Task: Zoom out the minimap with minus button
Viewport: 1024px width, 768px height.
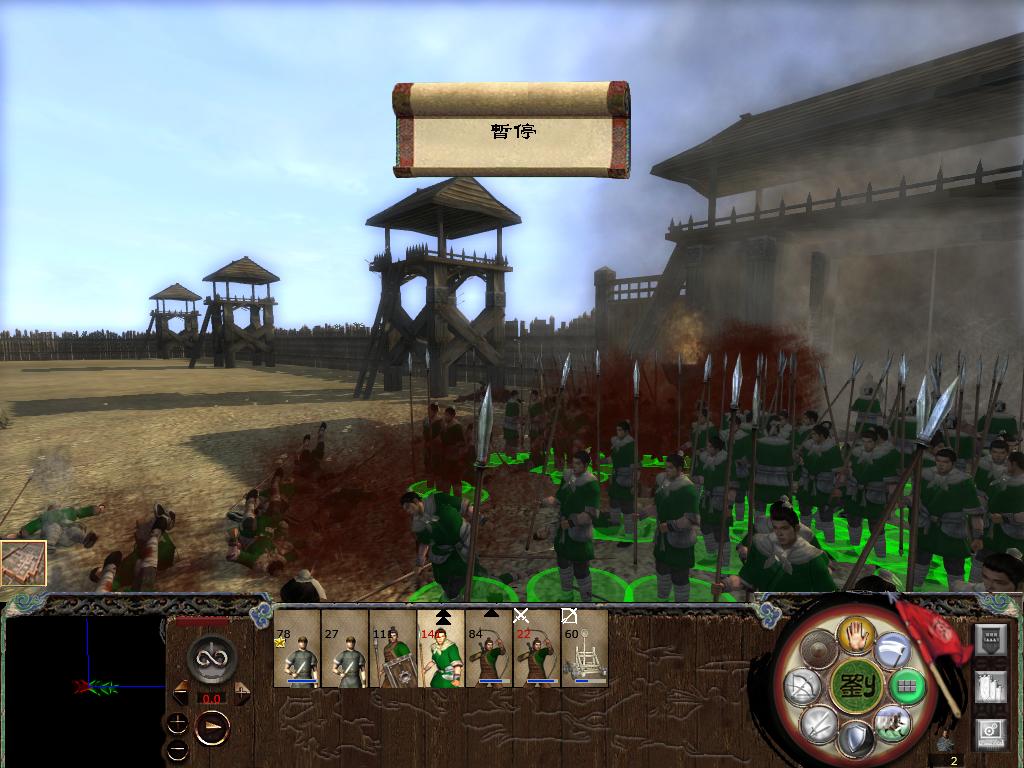Action: click(x=178, y=749)
